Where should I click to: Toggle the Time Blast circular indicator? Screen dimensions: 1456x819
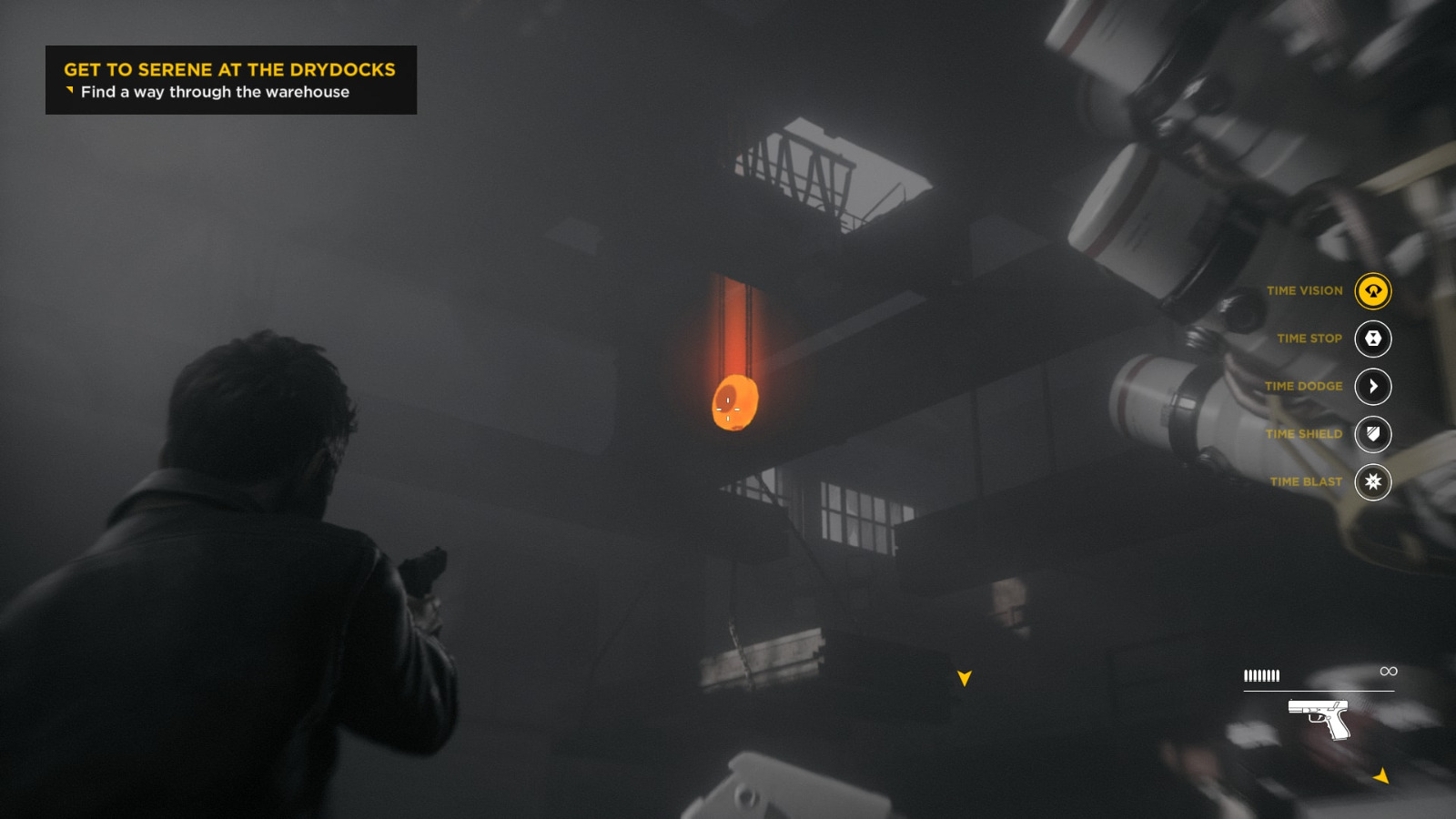click(x=1374, y=482)
